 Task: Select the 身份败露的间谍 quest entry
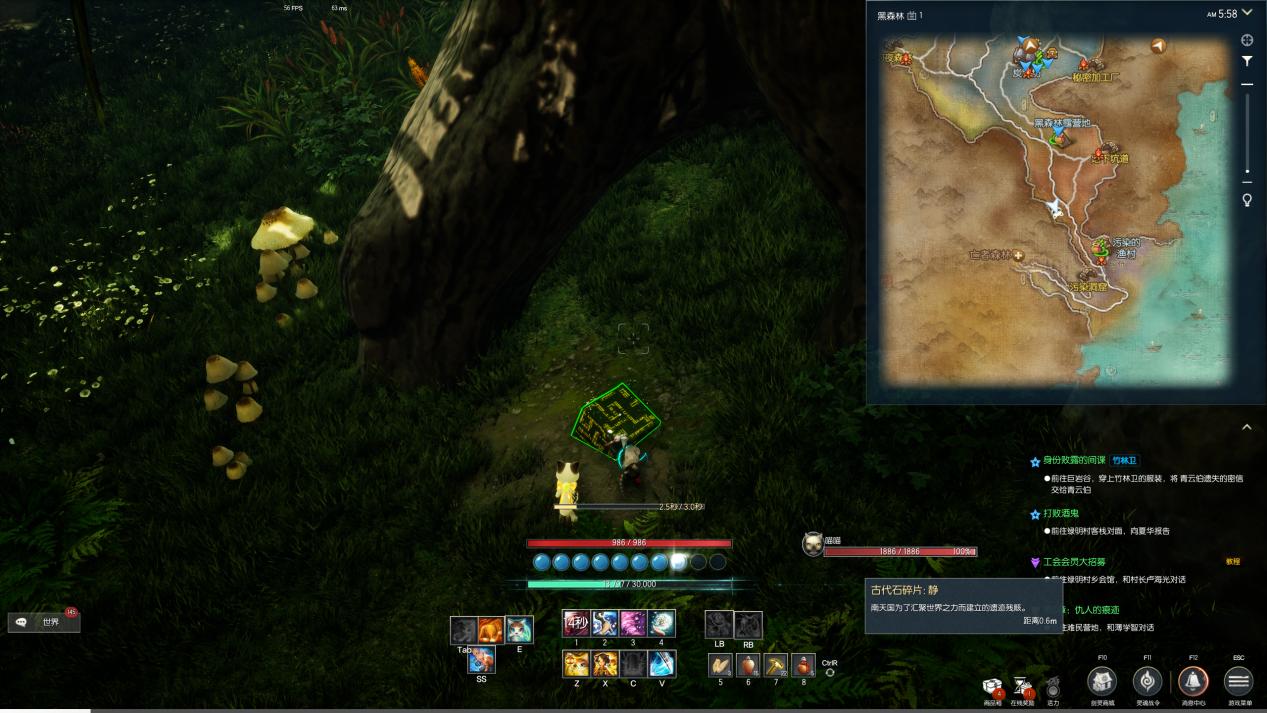coord(1074,460)
